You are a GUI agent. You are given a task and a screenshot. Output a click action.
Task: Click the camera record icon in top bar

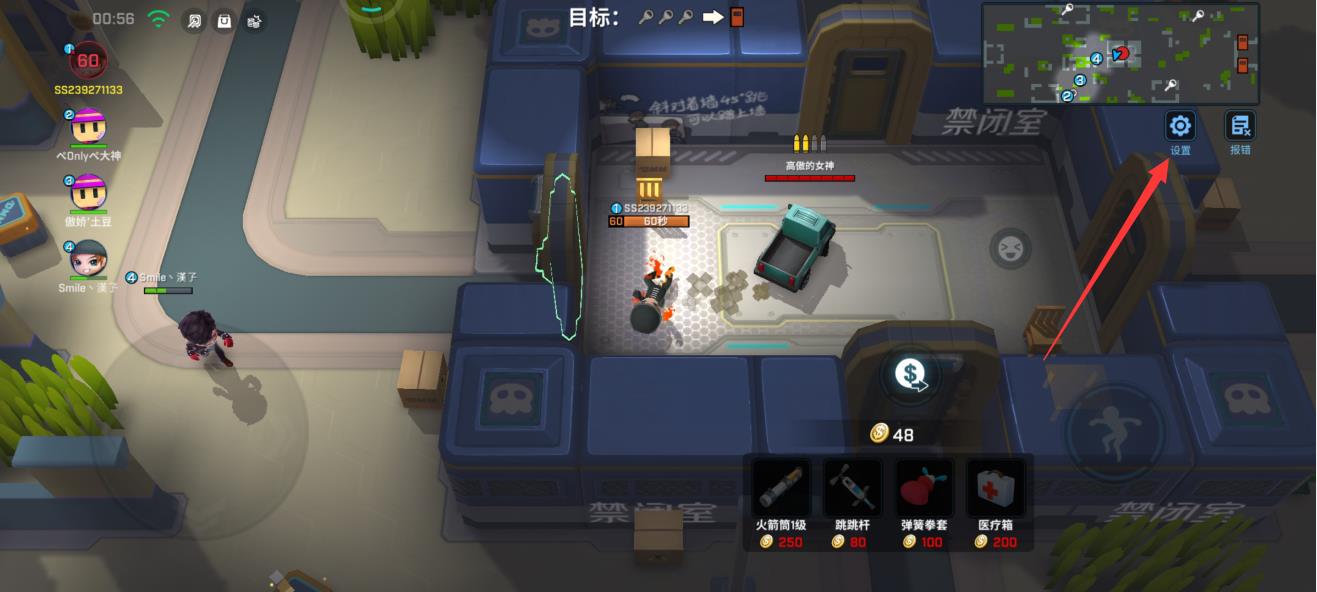[x=255, y=20]
